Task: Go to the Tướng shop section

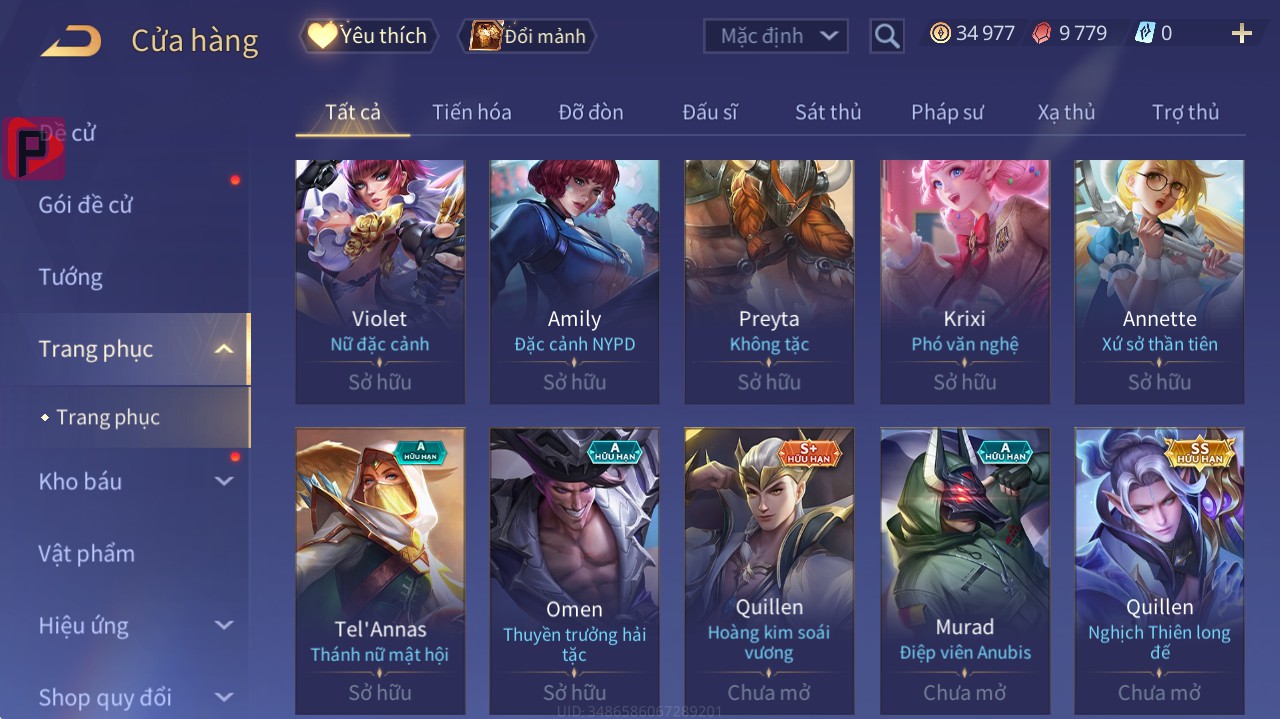Action: [x=71, y=277]
